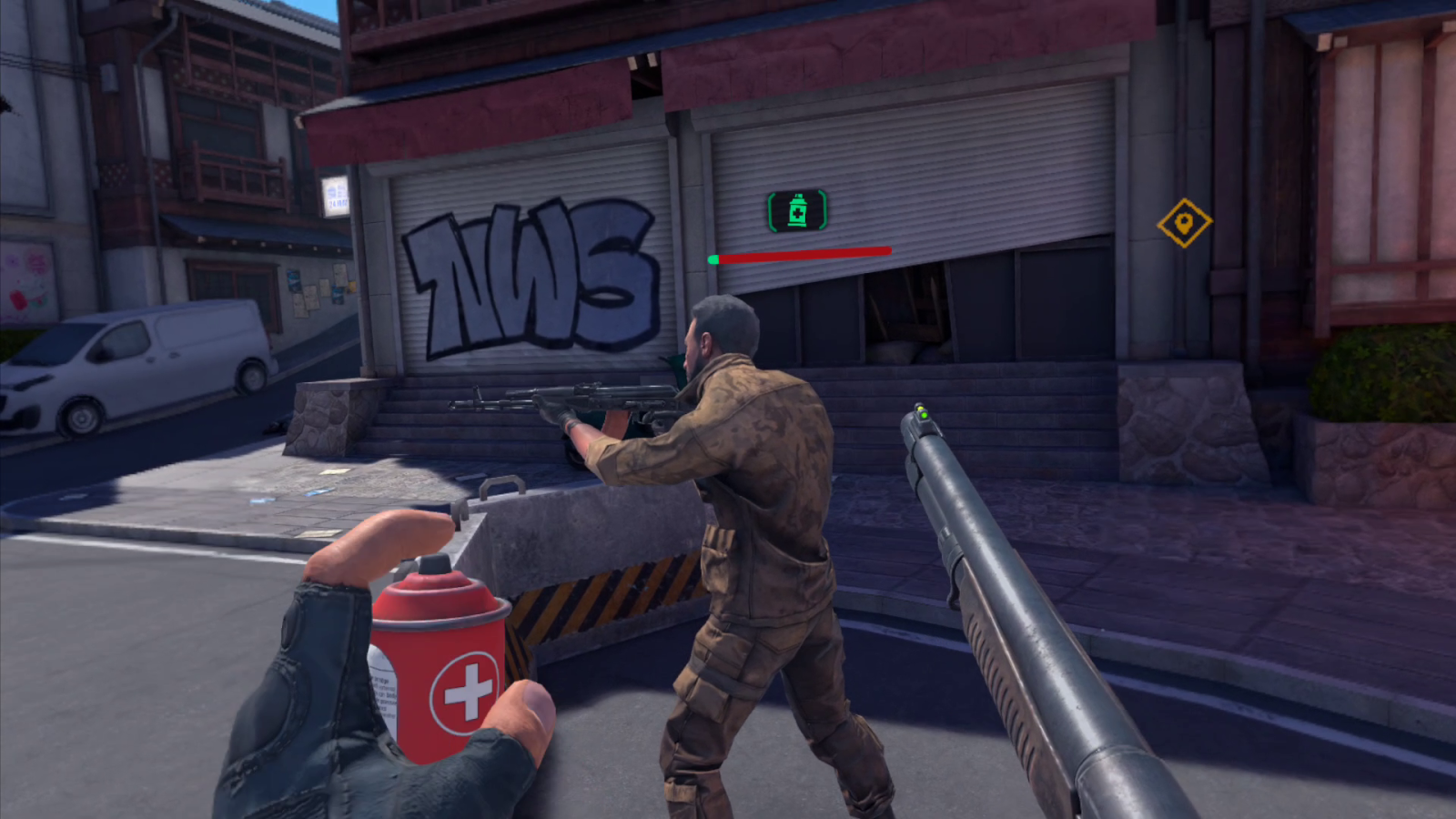The image size is (1456, 819).
Task: Select the yellow diamond waypoint marker
Action: (1184, 223)
